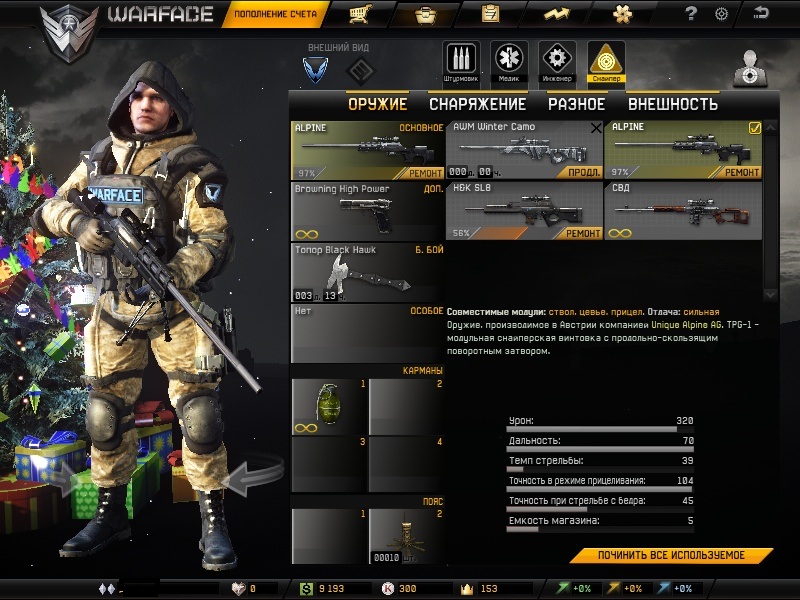Open the gear settings icon
This screenshot has width=800, height=600.
[x=721, y=14]
